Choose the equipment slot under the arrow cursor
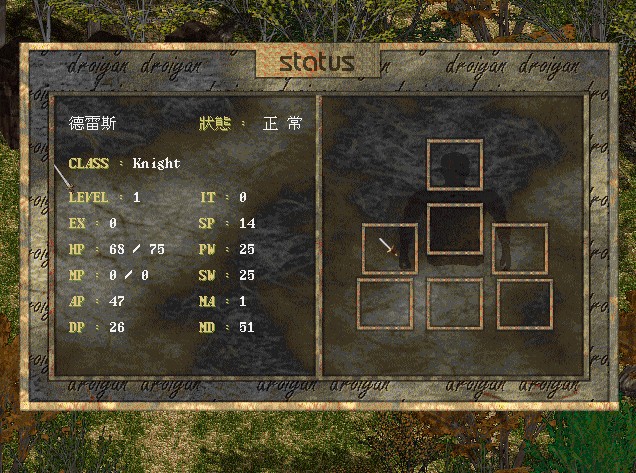This screenshot has width=636, height=473. click(x=390, y=249)
